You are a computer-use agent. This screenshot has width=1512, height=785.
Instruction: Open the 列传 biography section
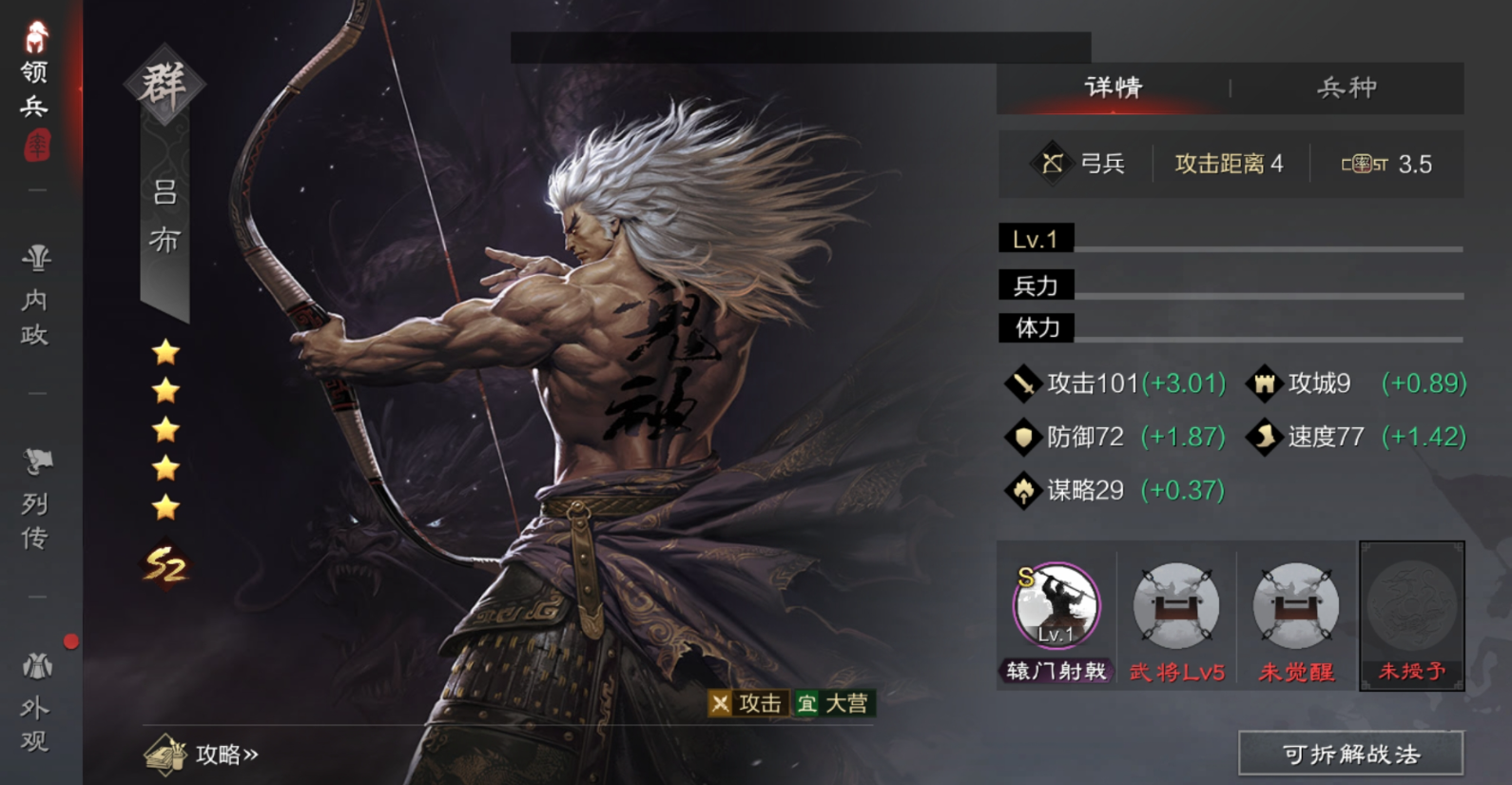coord(36,500)
